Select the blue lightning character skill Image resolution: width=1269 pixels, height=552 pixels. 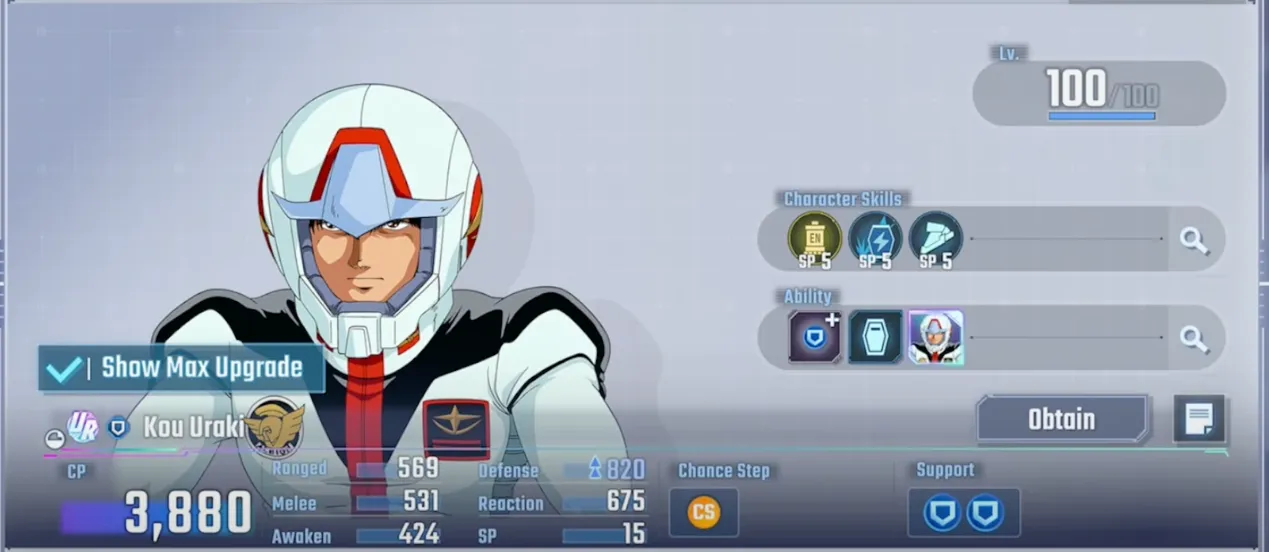click(x=875, y=238)
